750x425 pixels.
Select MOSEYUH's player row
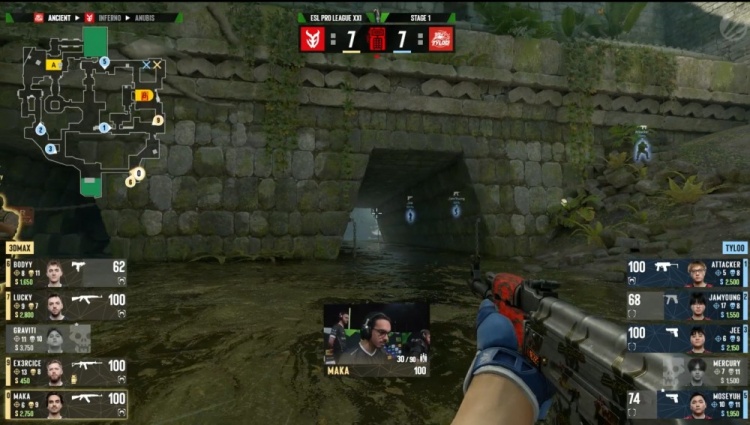coord(687,404)
